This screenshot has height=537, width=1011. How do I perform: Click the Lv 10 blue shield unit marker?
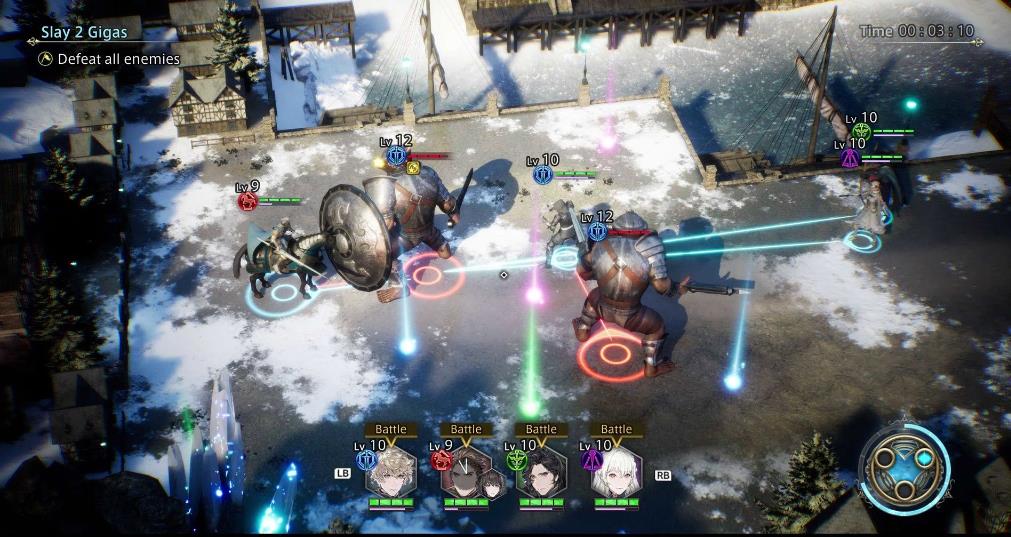[543, 175]
